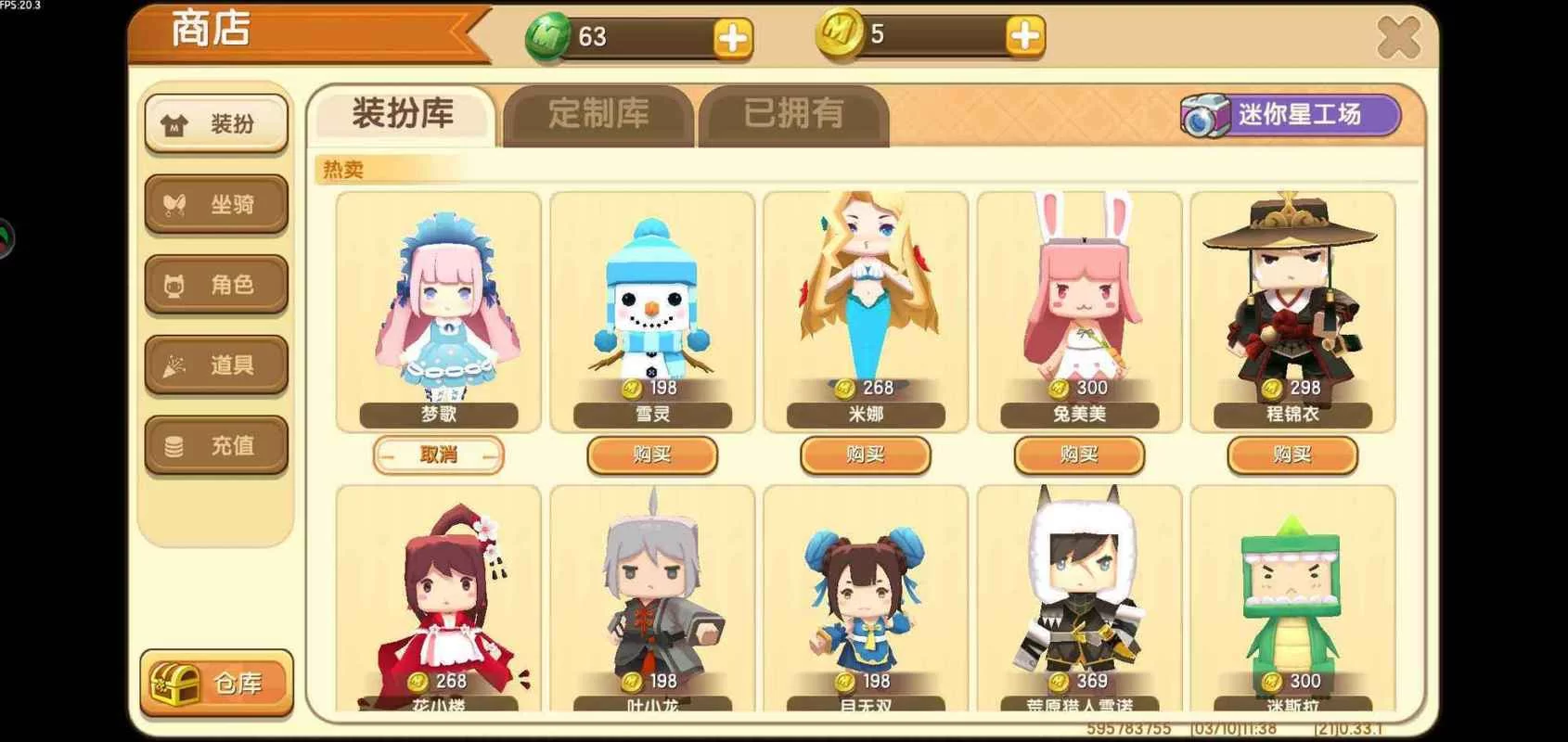
Task: Open the 角色 (character) category
Action: pyautogui.click(x=215, y=285)
